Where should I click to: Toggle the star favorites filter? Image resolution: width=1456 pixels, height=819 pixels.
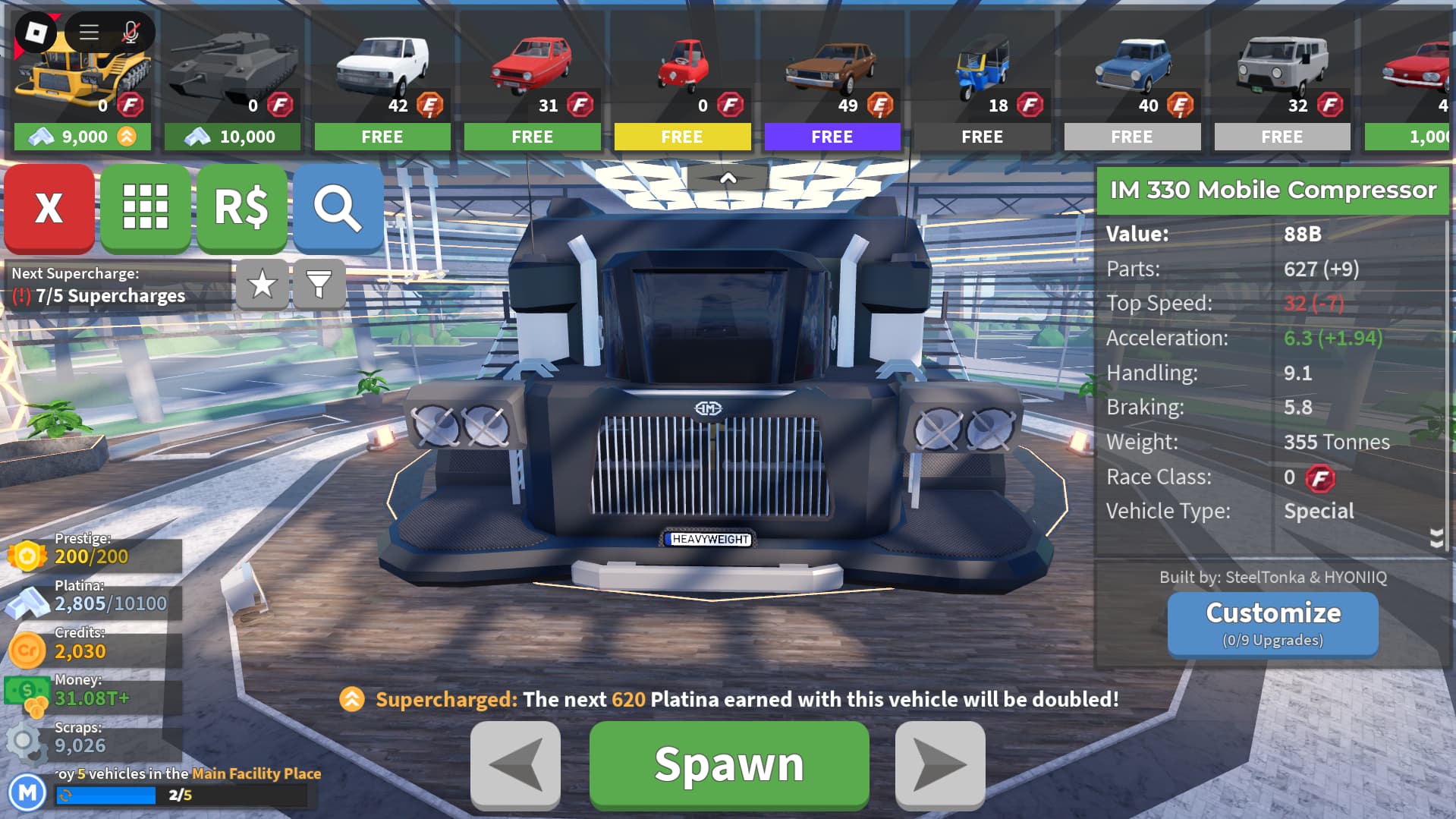click(x=263, y=285)
